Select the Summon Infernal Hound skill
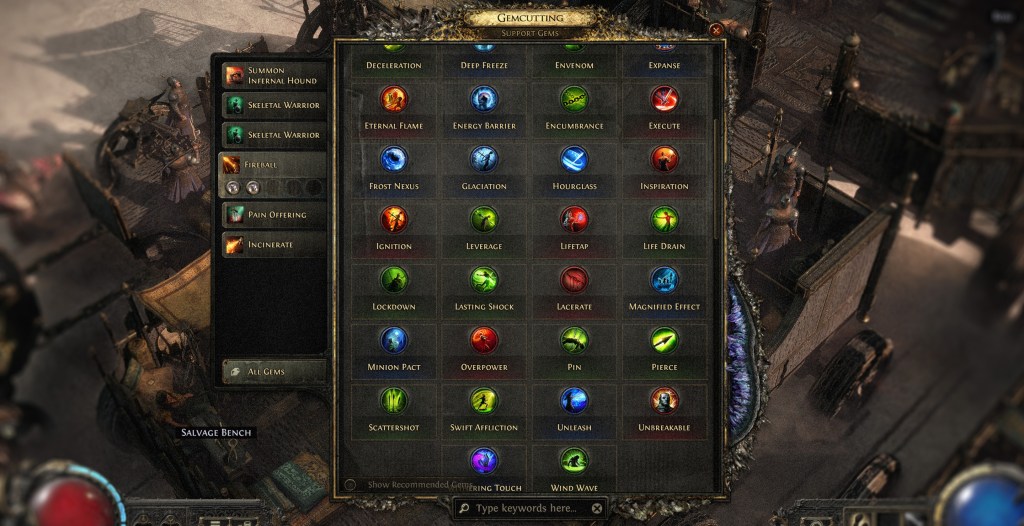The height and width of the screenshot is (526, 1024). click(x=273, y=75)
